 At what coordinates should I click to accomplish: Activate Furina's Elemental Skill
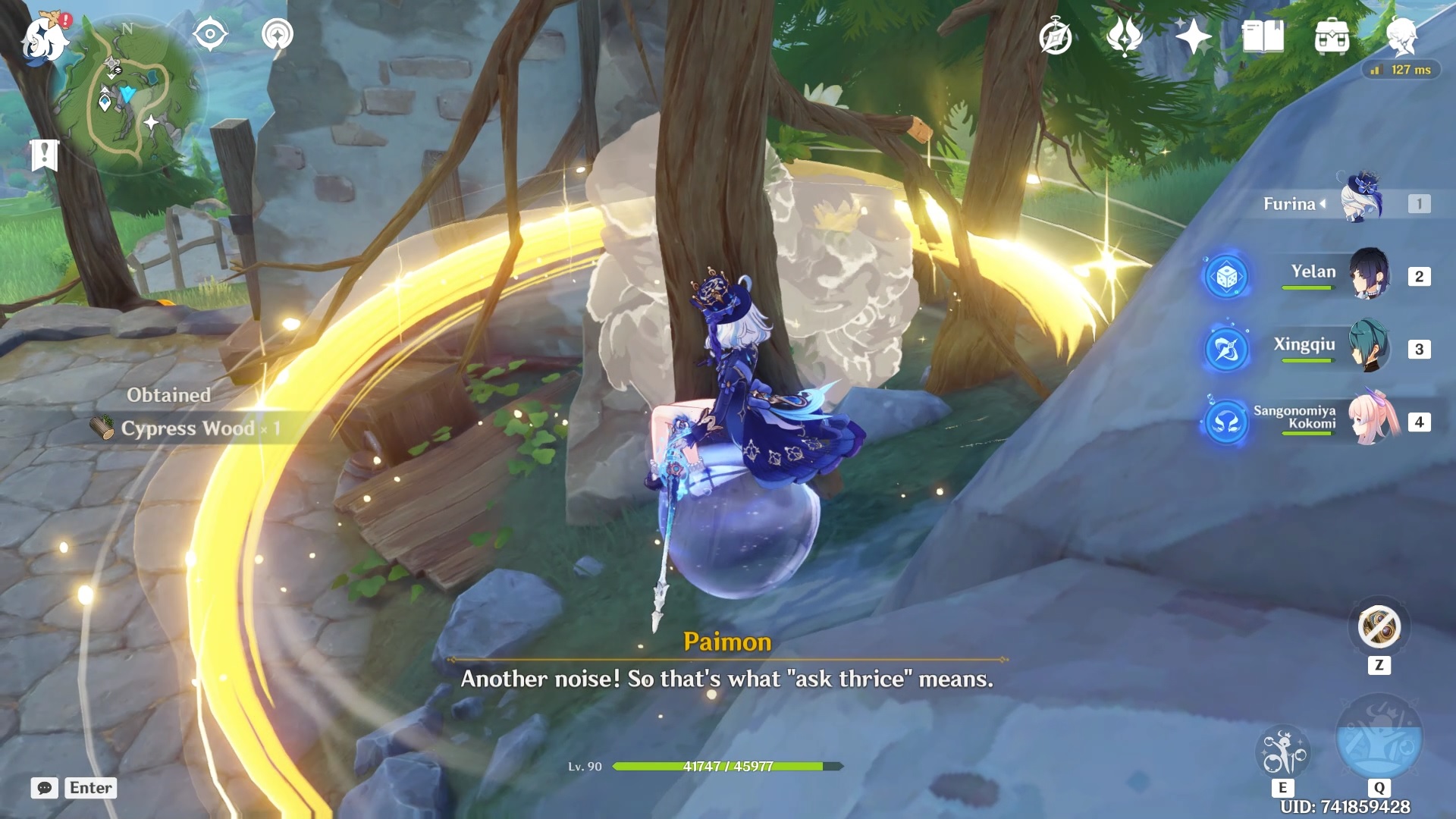(1282, 753)
